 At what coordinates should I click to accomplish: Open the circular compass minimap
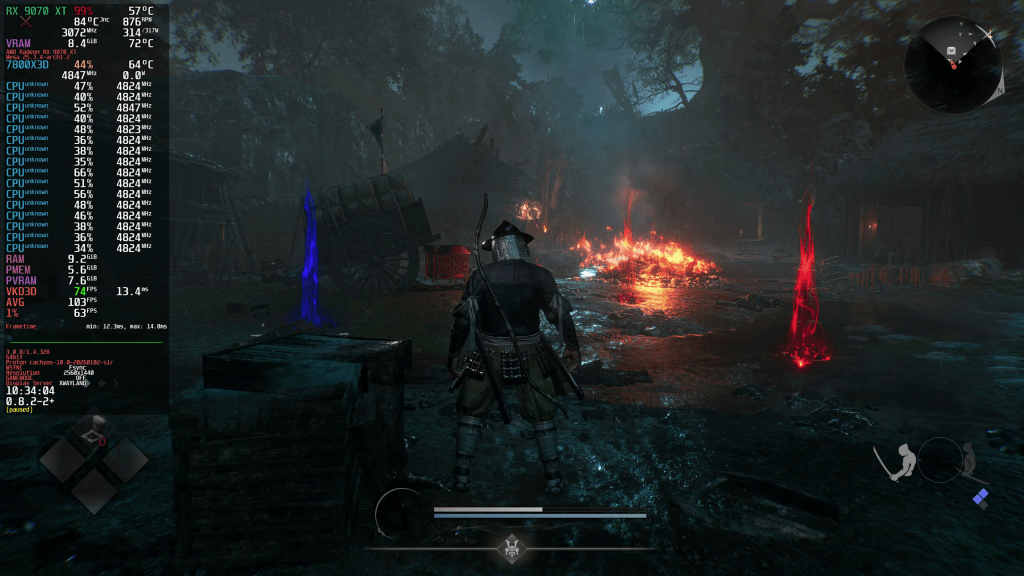953,66
